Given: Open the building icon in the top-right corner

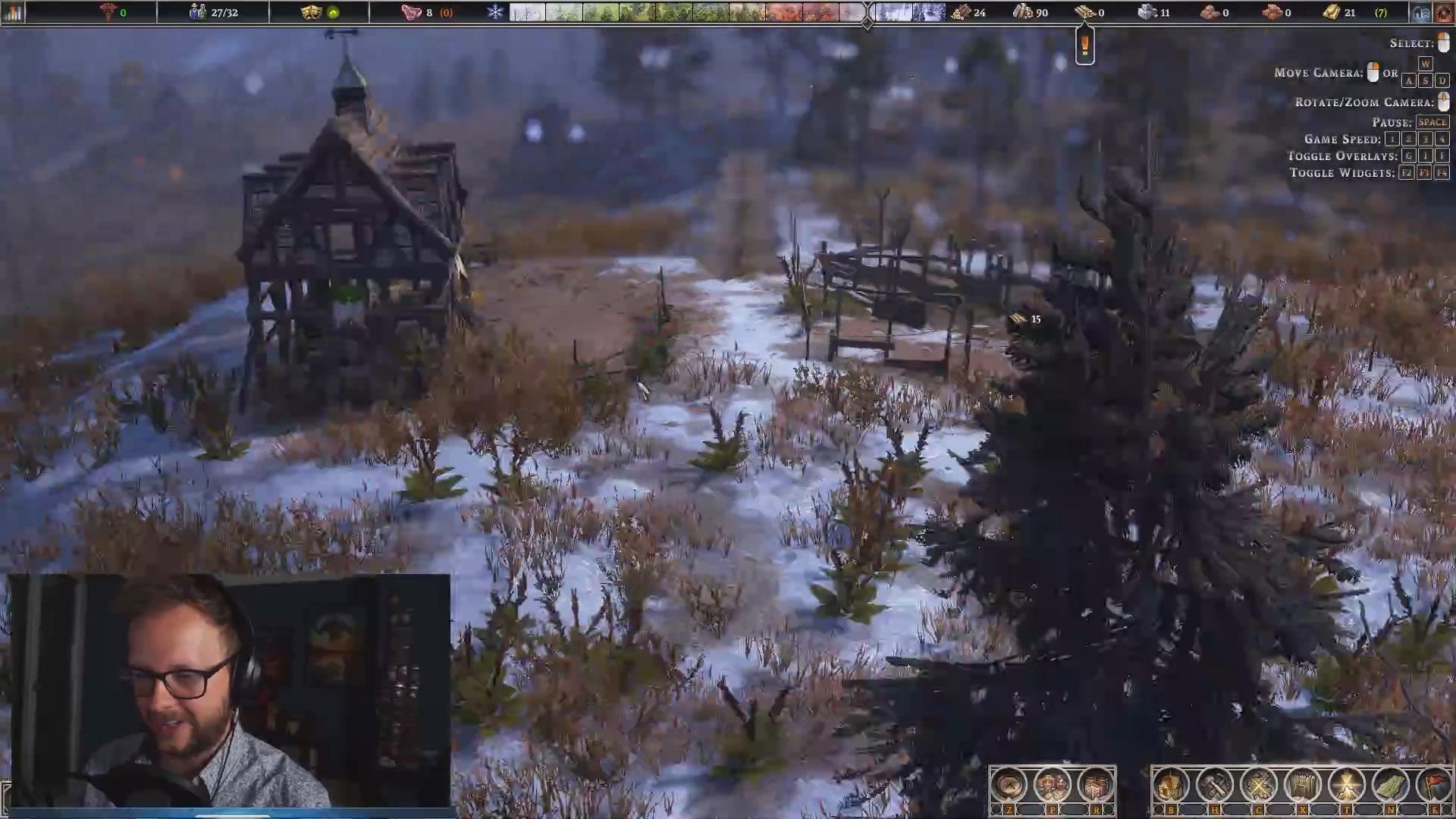Looking at the screenshot, I should click(1420, 12).
